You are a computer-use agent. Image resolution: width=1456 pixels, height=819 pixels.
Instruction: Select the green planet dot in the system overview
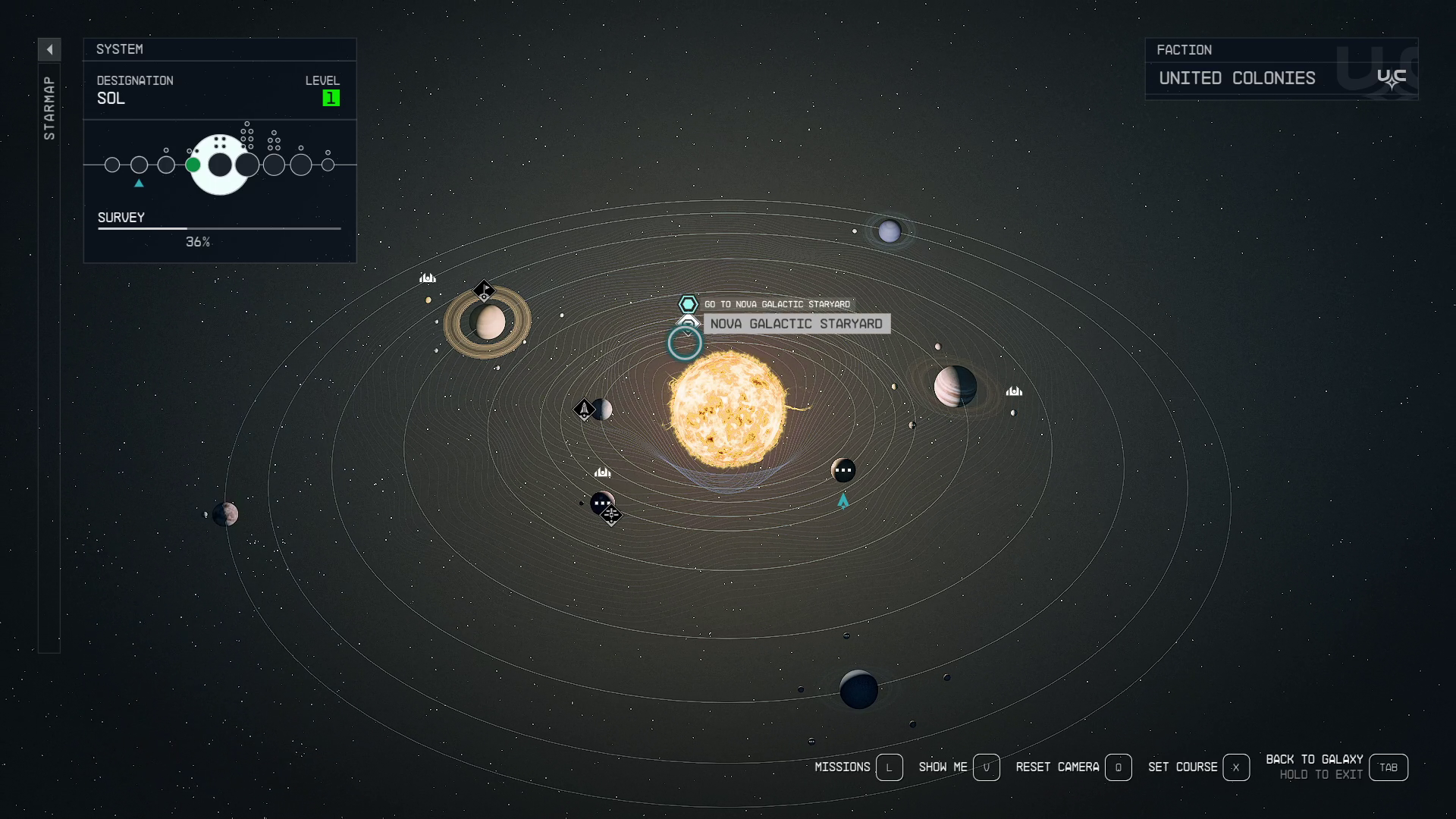tap(191, 164)
